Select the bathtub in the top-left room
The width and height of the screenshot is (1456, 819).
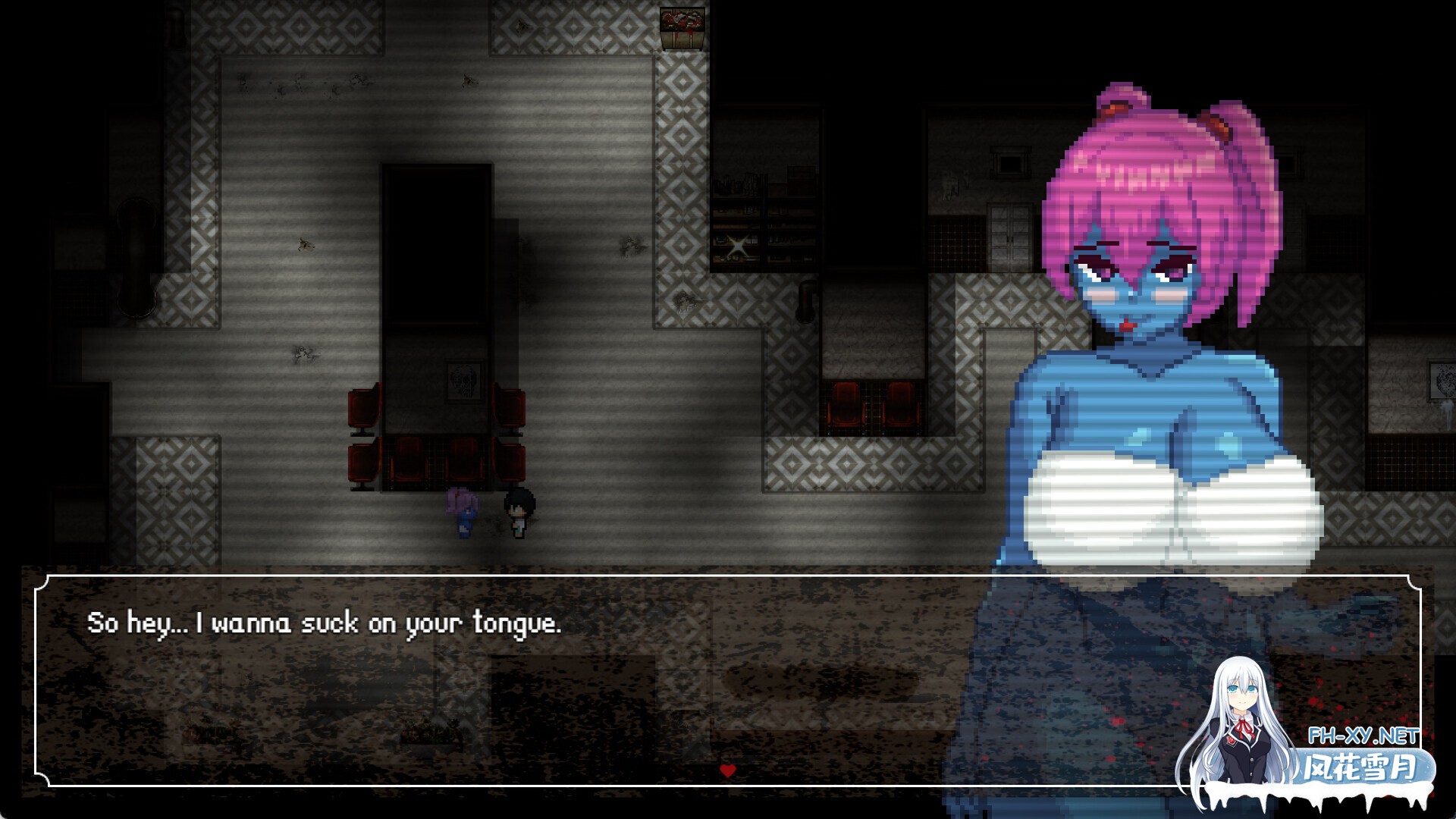(x=136, y=258)
